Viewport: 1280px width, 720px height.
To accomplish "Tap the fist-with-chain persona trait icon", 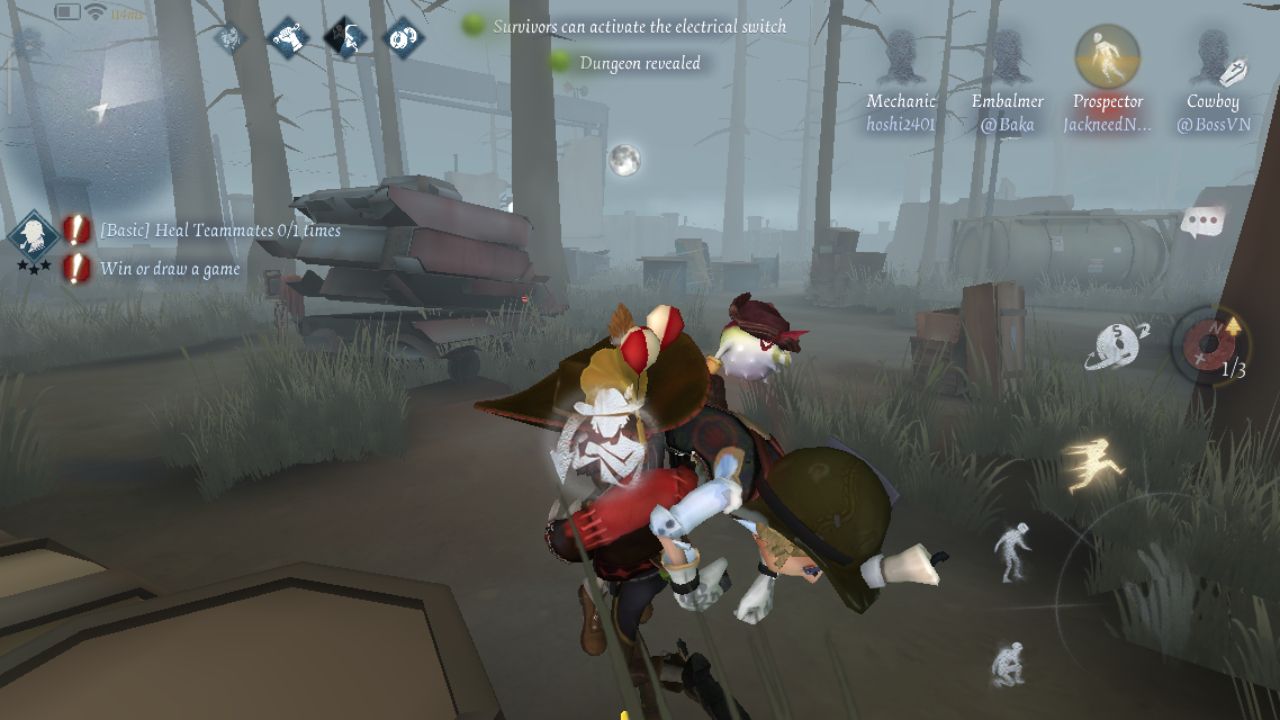I will click(290, 39).
